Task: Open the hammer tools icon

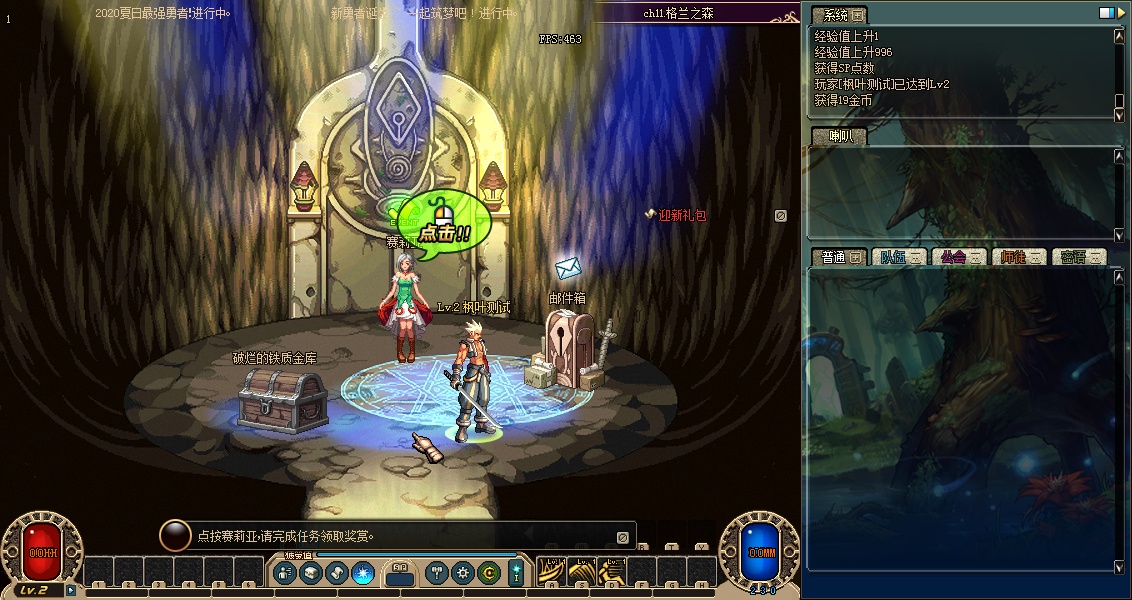Action: point(436,573)
